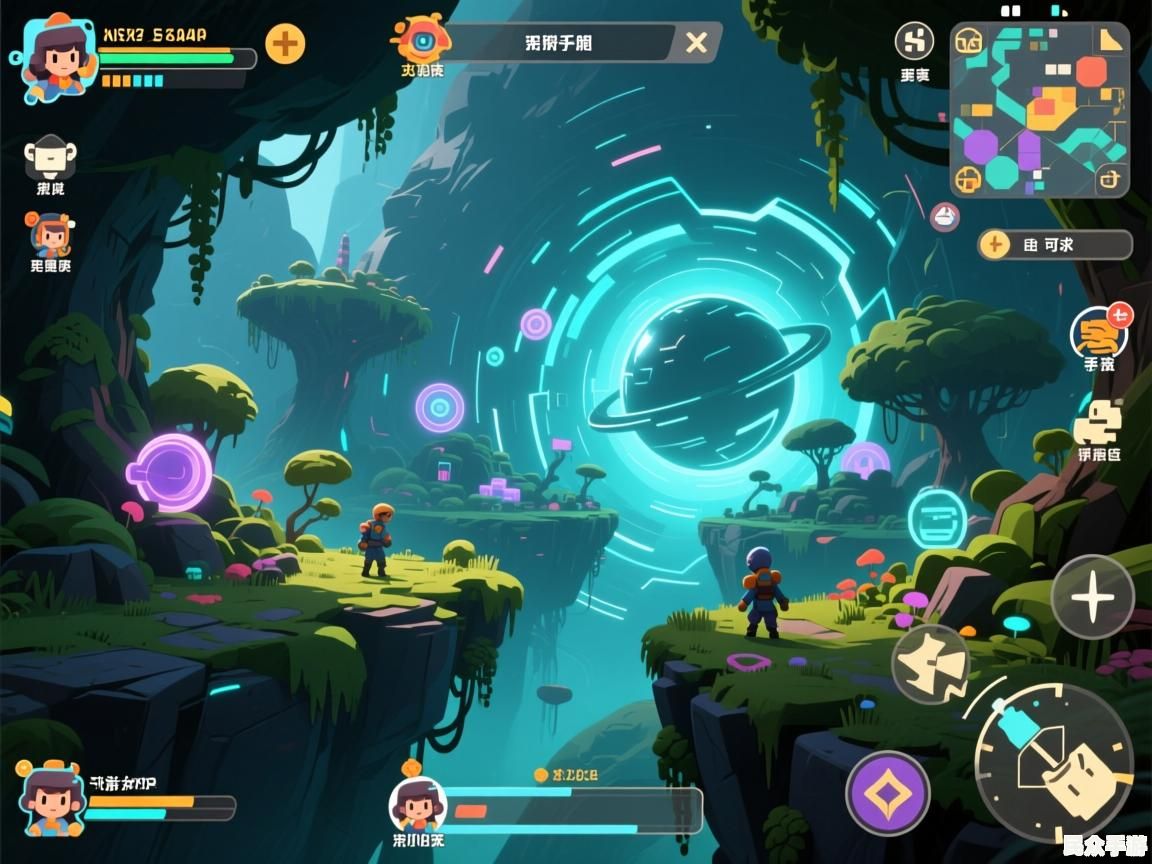
Task: Trigger the large round attack button
Action: click(1053, 762)
